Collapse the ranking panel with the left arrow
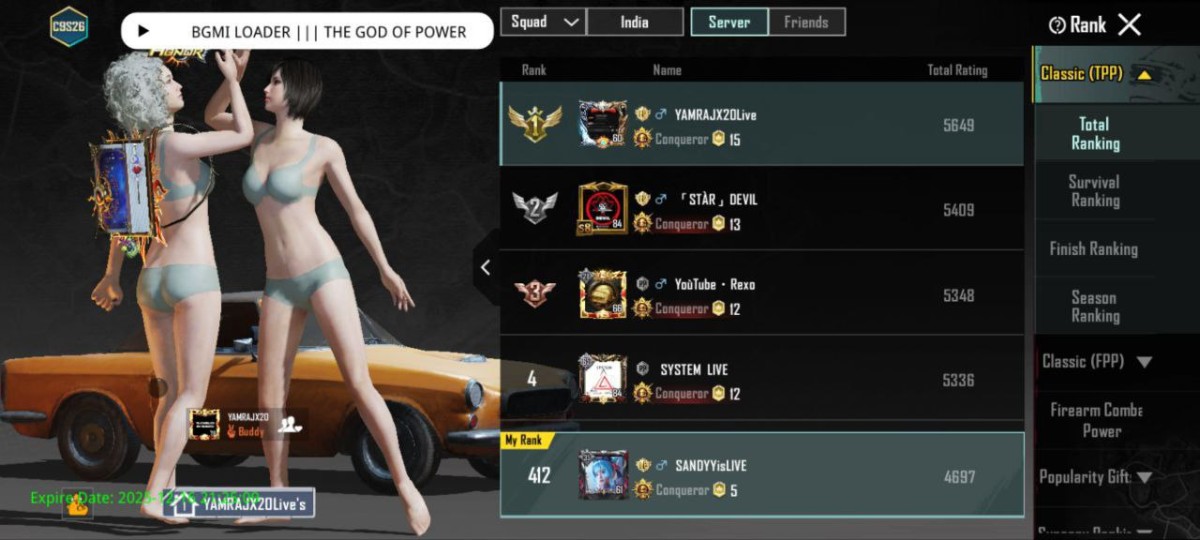 click(486, 267)
